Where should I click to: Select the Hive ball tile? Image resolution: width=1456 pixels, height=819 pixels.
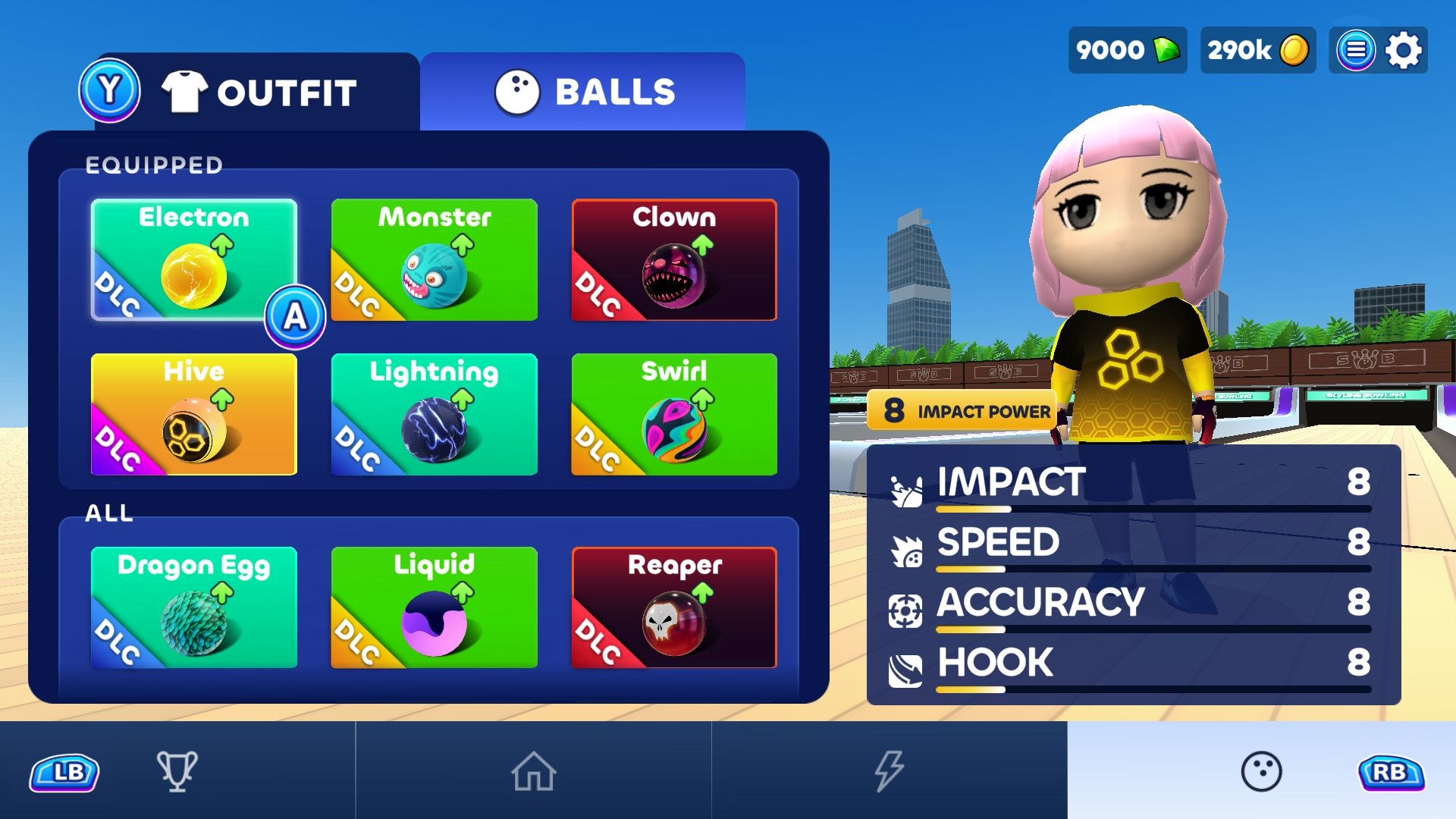pos(193,414)
